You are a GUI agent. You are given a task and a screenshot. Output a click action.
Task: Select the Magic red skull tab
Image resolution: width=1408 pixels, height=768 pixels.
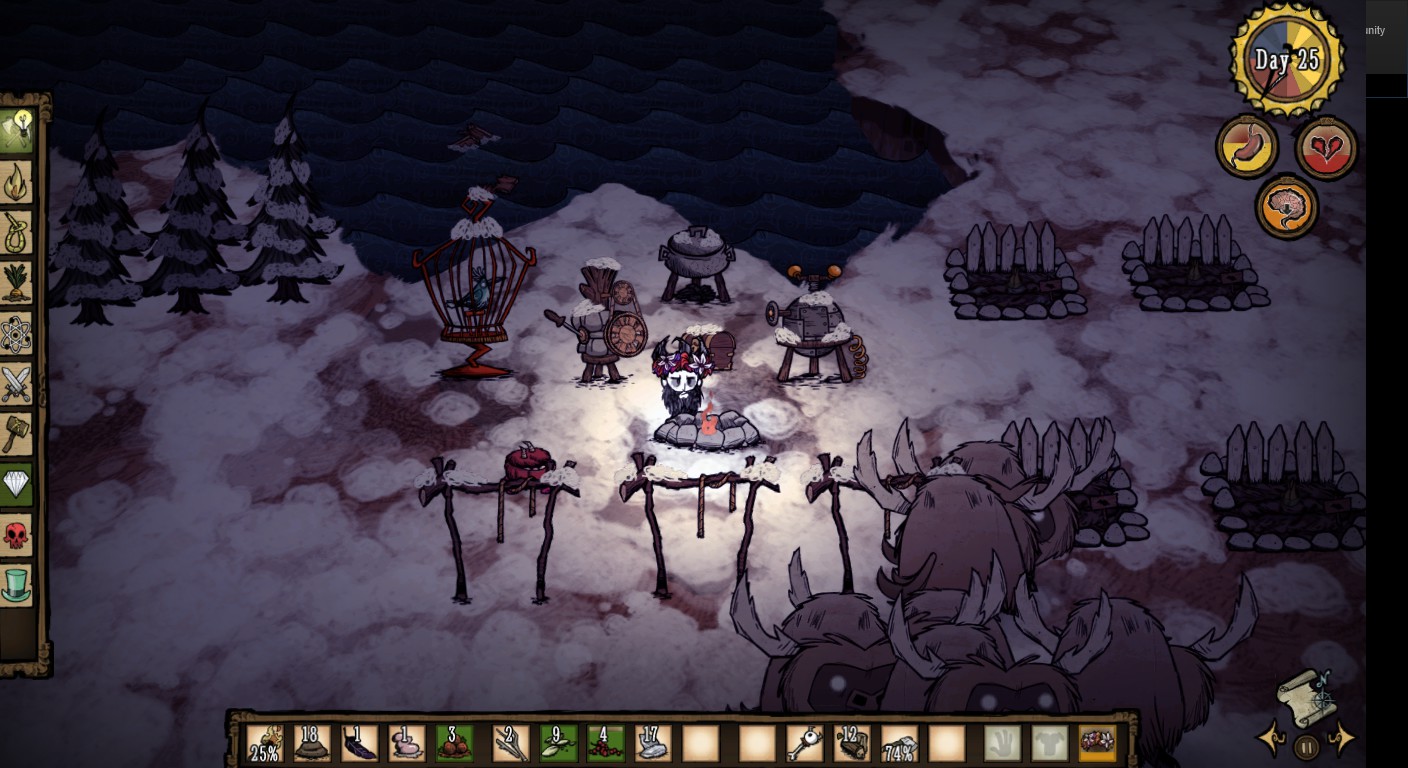point(17,535)
